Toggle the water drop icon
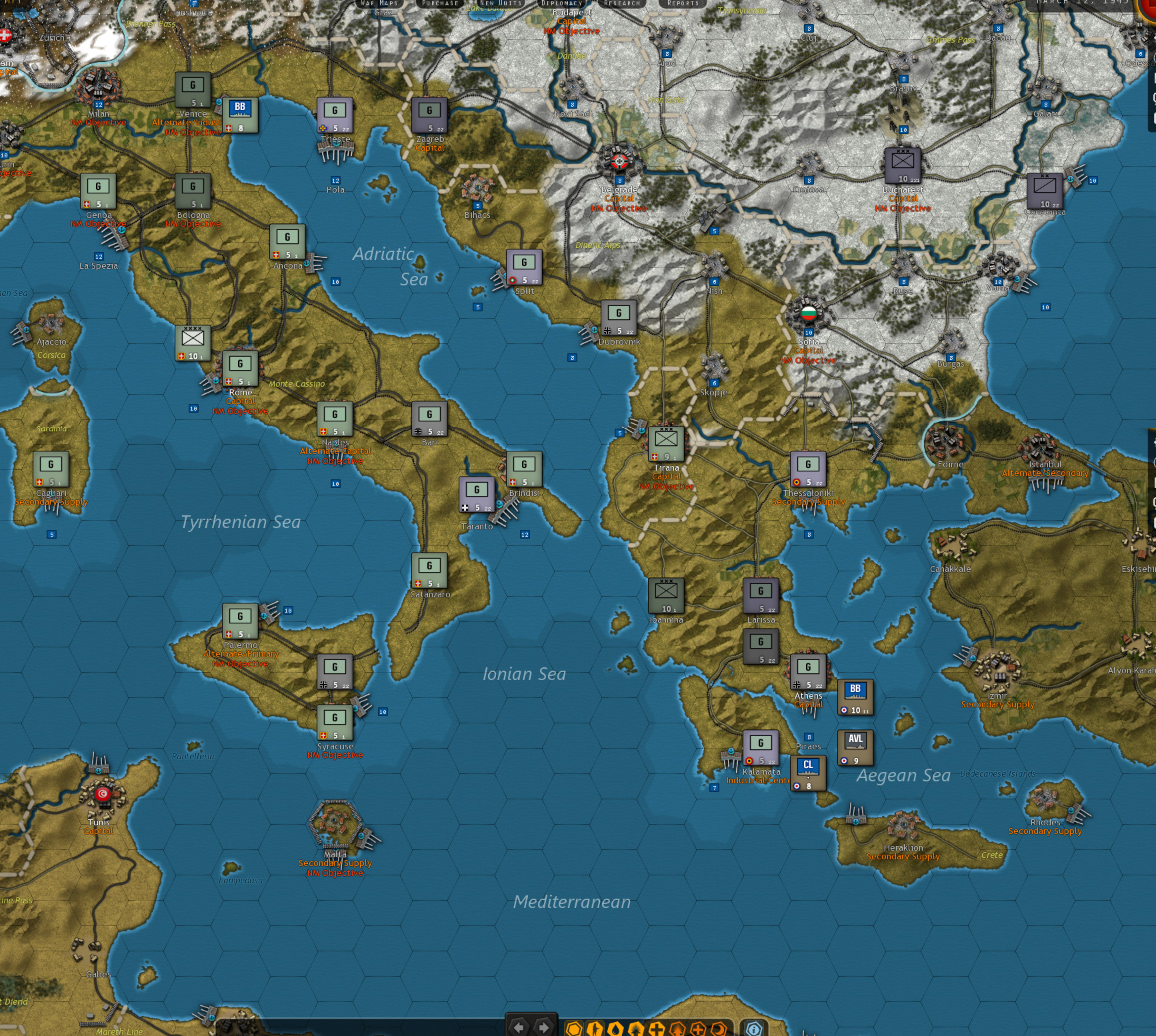1156x1036 pixels. (x=615, y=1029)
